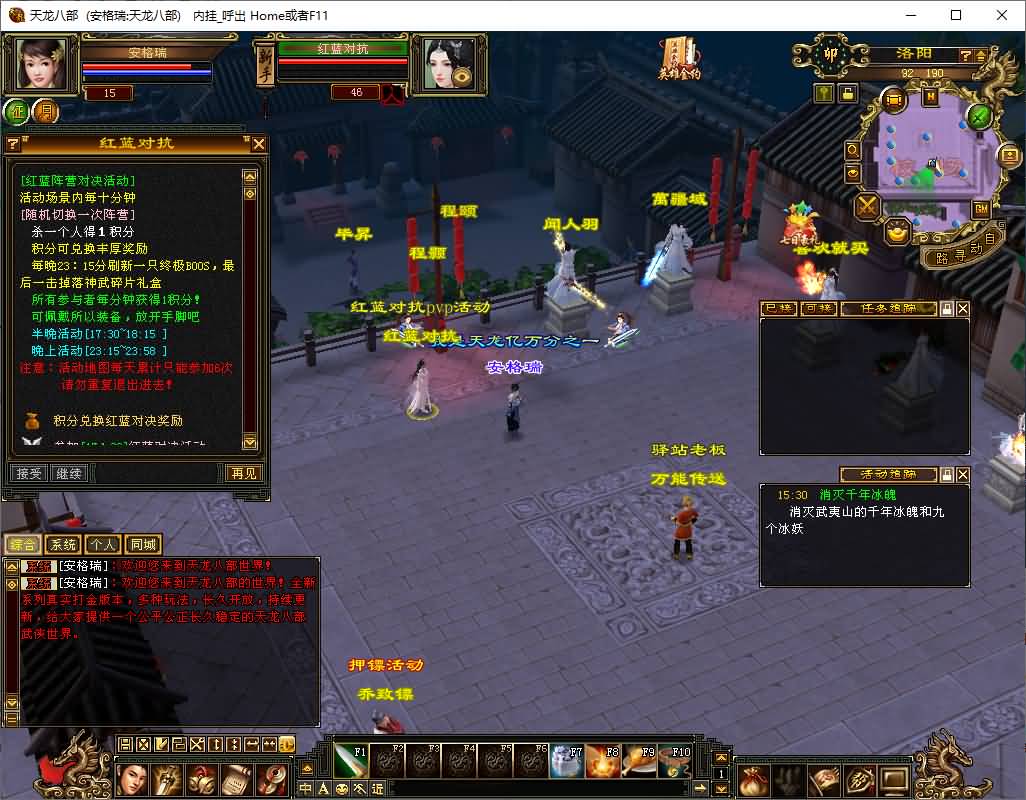The width and height of the screenshot is (1026, 800).
Task: Open the 英雄金榜 hero ranking icon
Action: 679,58
